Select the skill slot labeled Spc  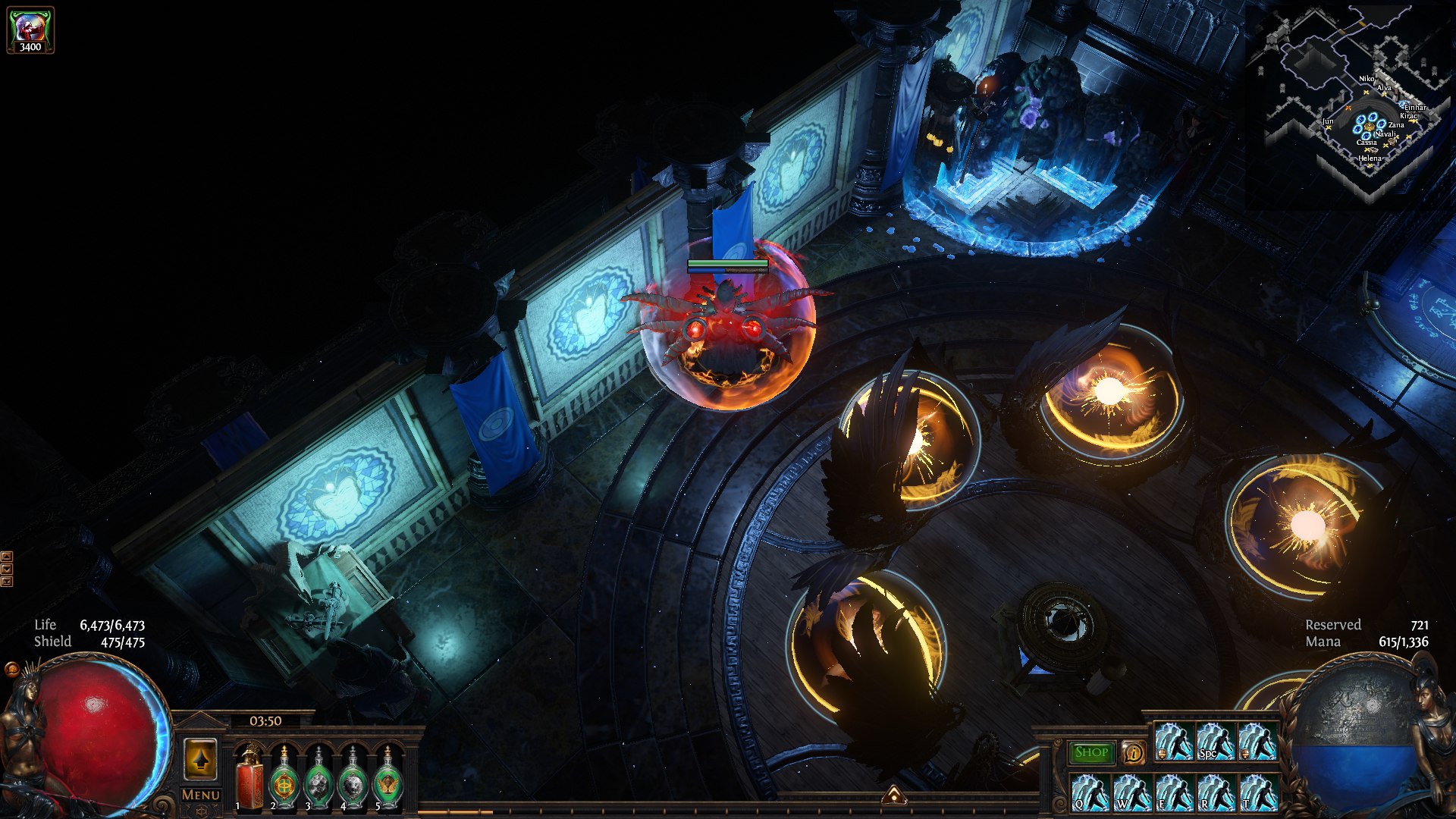click(1216, 741)
